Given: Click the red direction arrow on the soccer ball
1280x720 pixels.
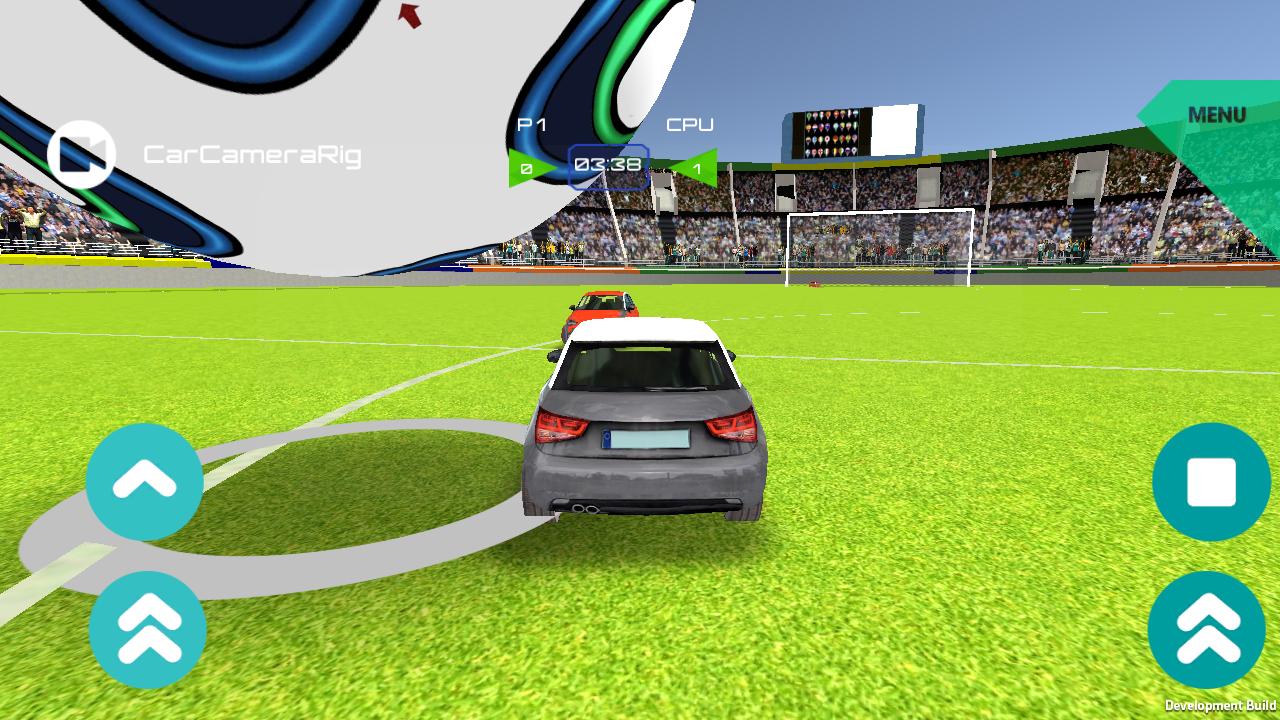Looking at the screenshot, I should 411,14.
